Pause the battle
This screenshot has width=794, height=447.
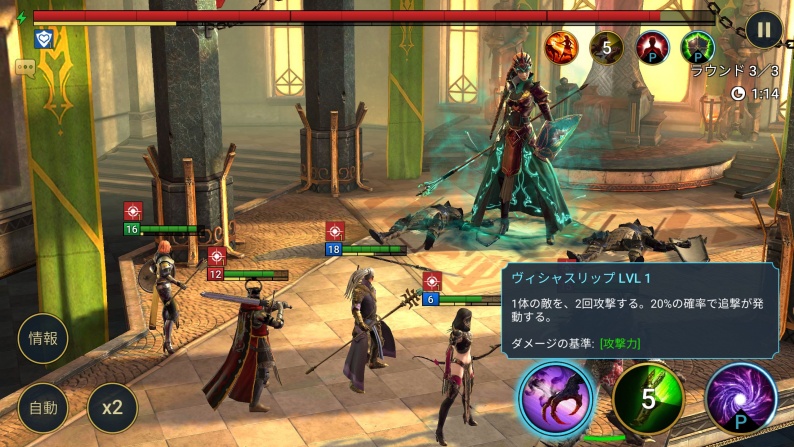[x=764, y=29]
